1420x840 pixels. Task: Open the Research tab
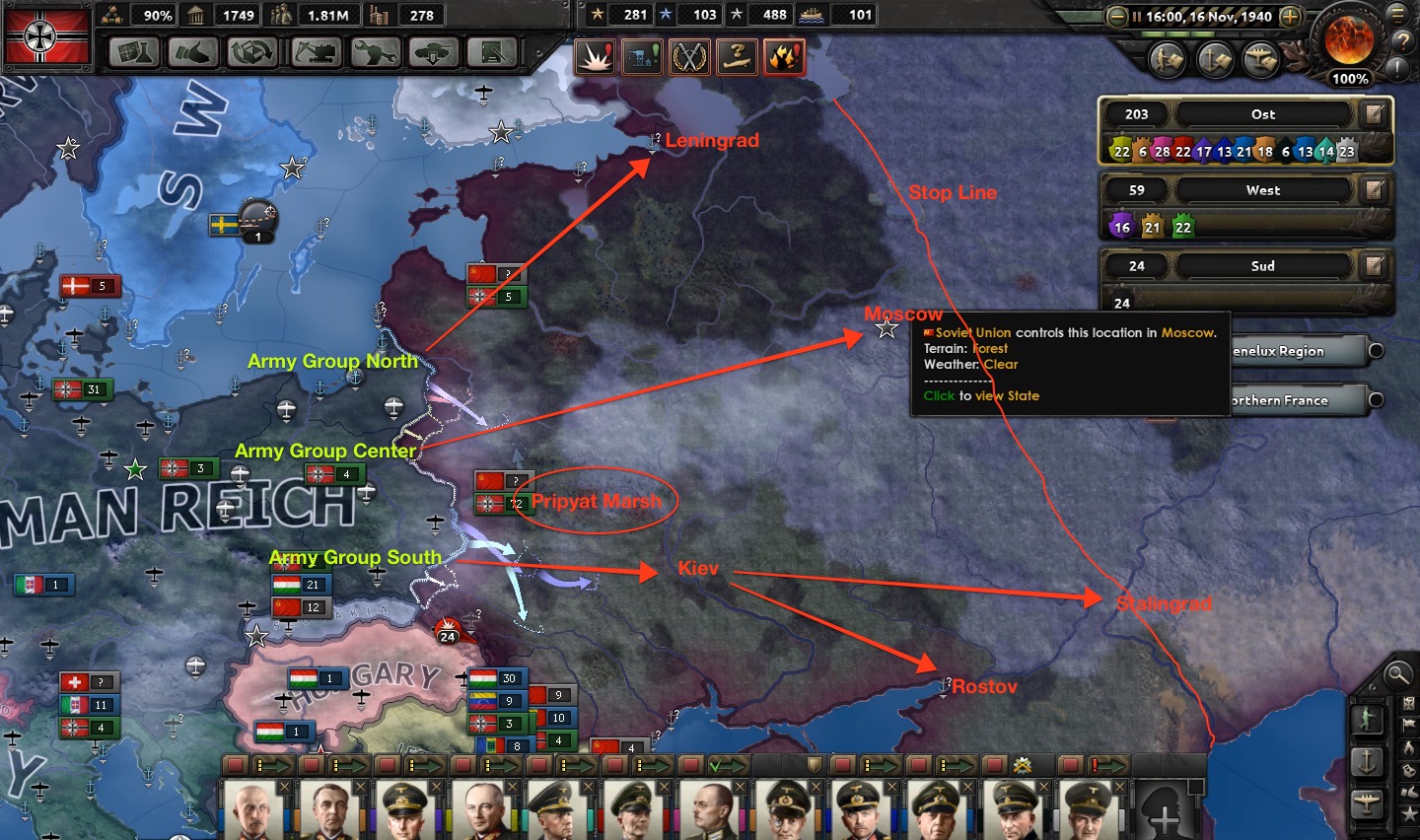[x=135, y=52]
